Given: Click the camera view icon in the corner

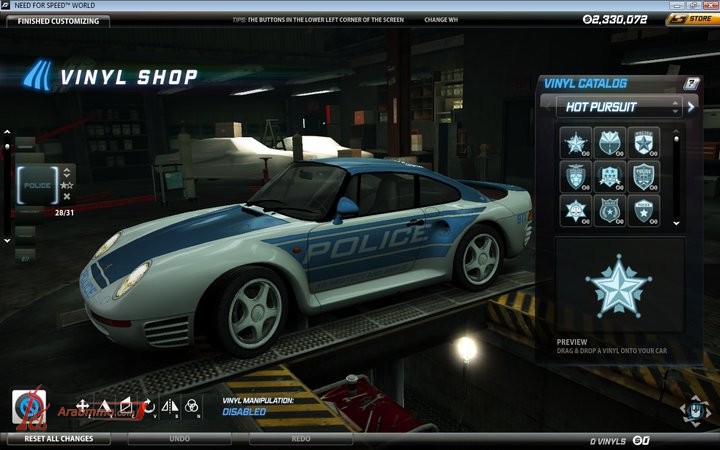Looking at the screenshot, I should (693, 410).
